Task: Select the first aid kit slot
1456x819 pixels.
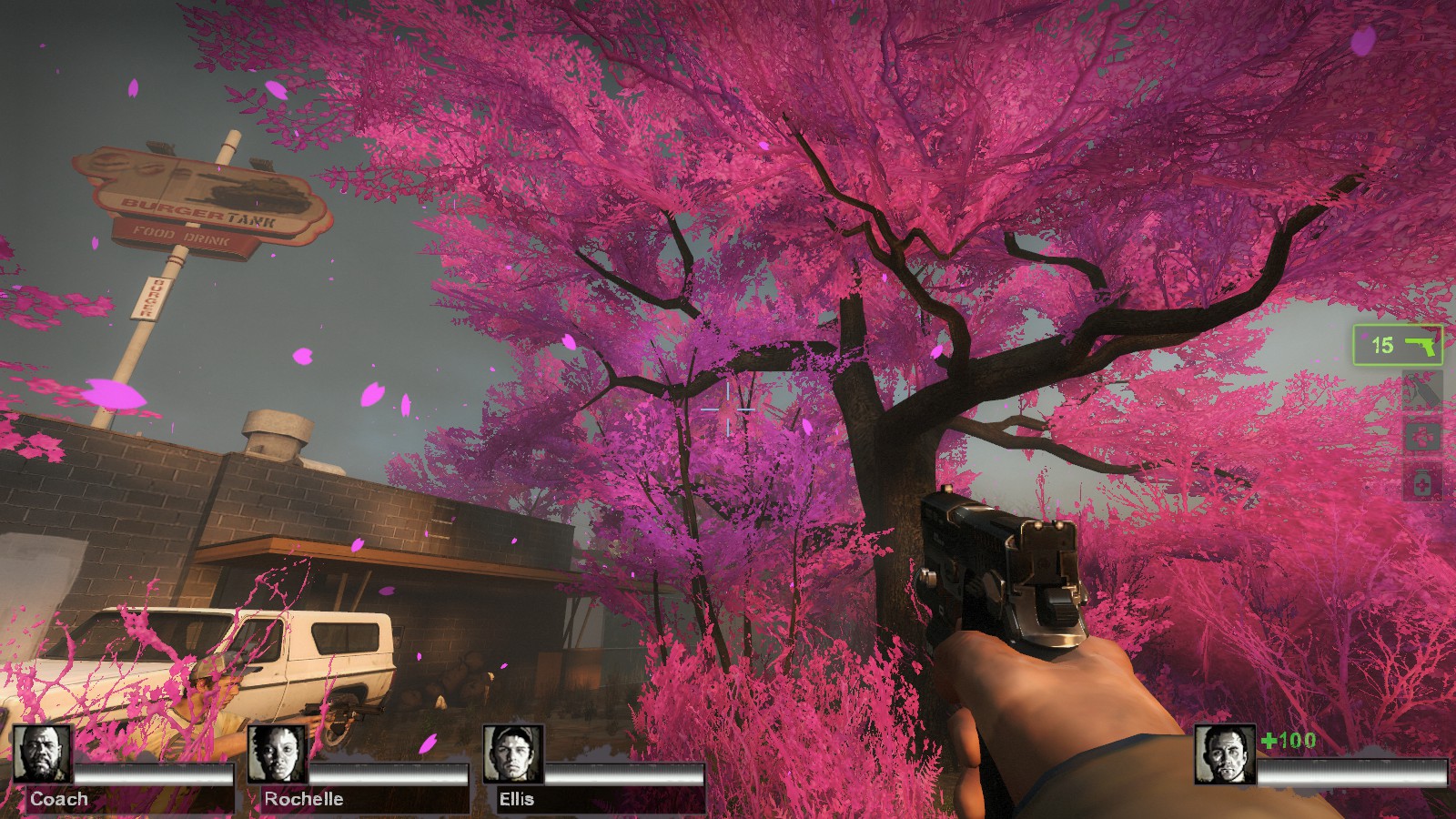Action: pos(1422,438)
